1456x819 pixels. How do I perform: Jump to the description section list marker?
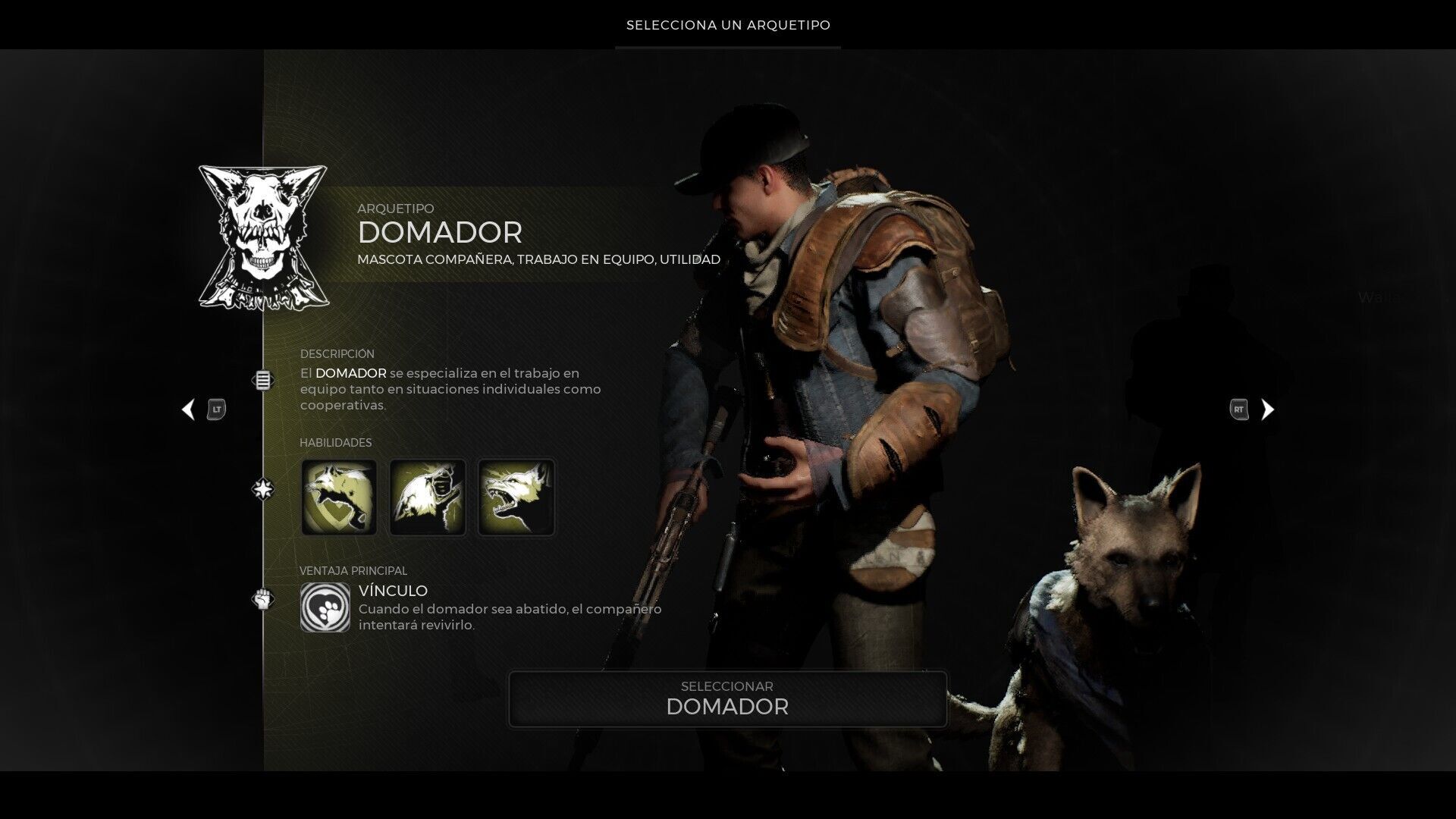click(x=263, y=380)
